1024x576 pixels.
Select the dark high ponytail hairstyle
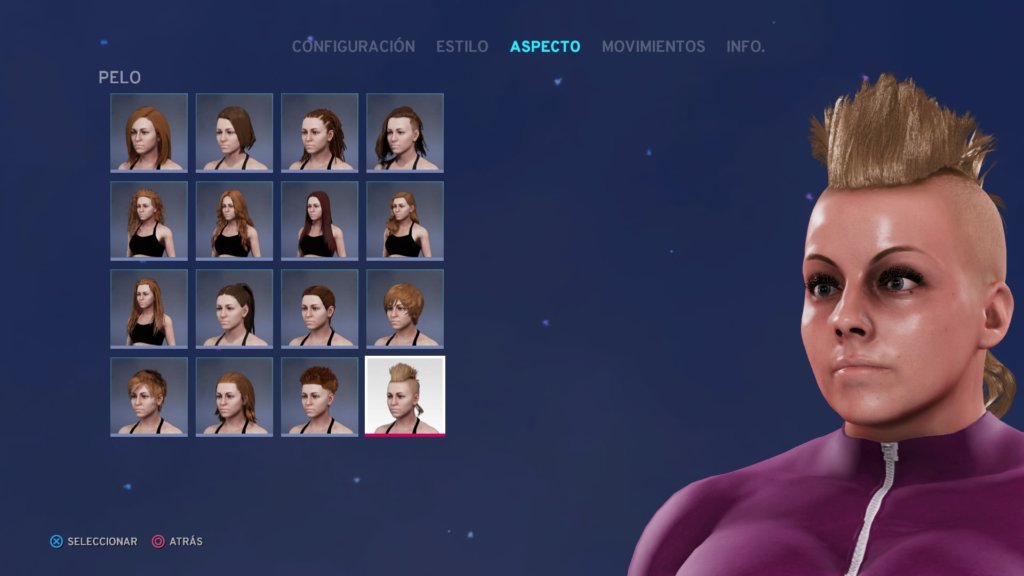pyautogui.click(x=234, y=308)
